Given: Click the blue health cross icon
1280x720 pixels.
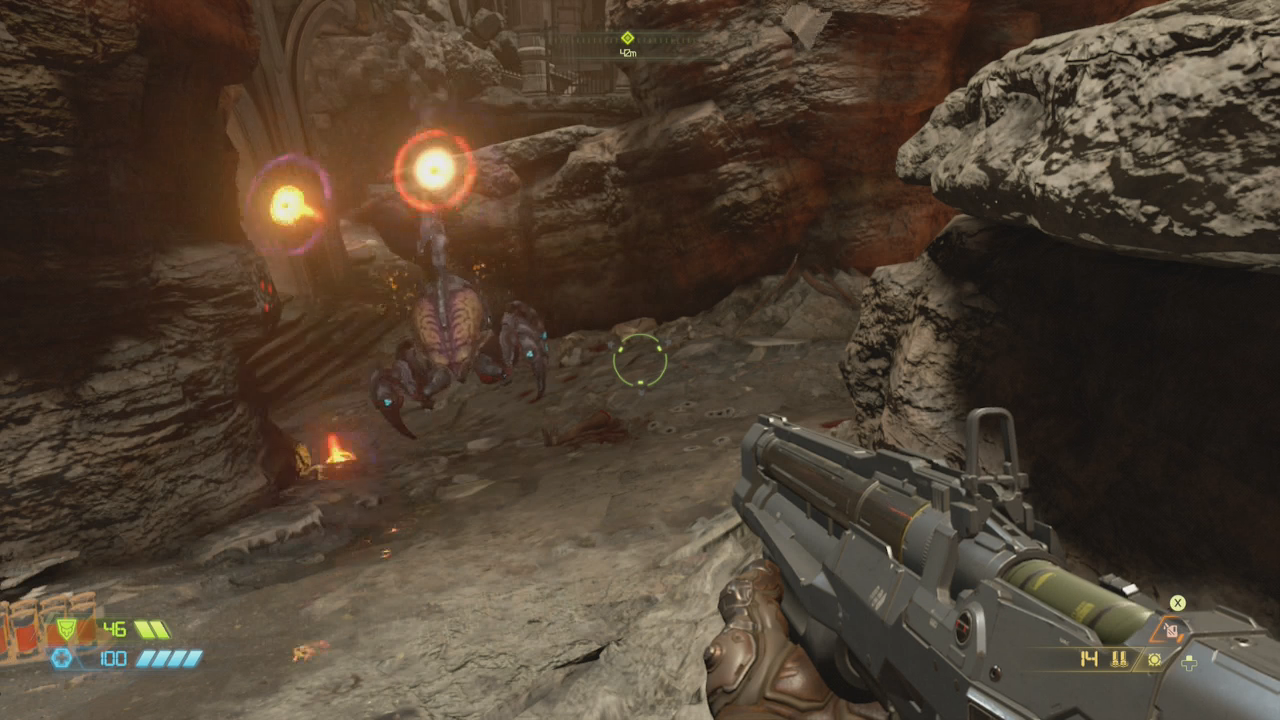Looking at the screenshot, I should click(61, 657).
